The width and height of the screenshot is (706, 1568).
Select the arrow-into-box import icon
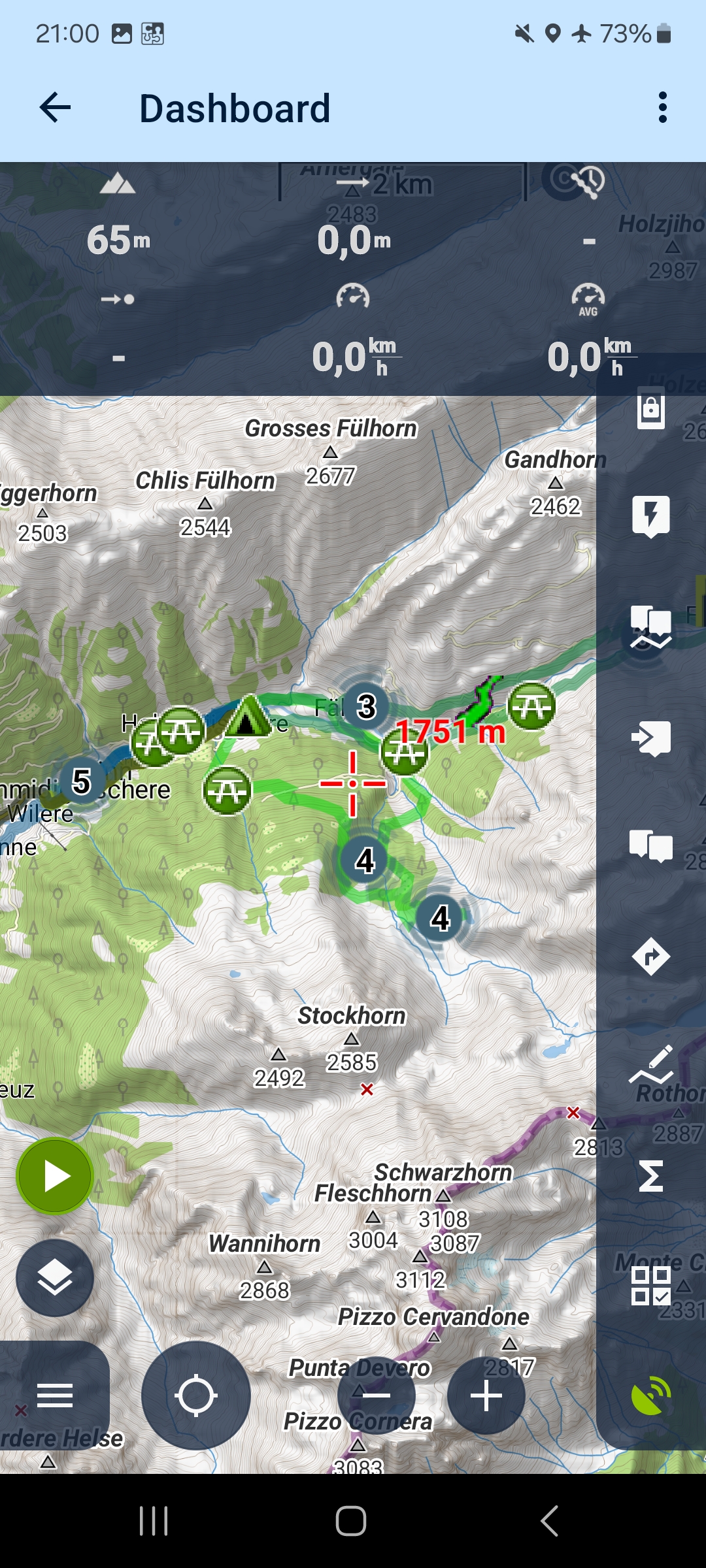(x=650, y=738)
